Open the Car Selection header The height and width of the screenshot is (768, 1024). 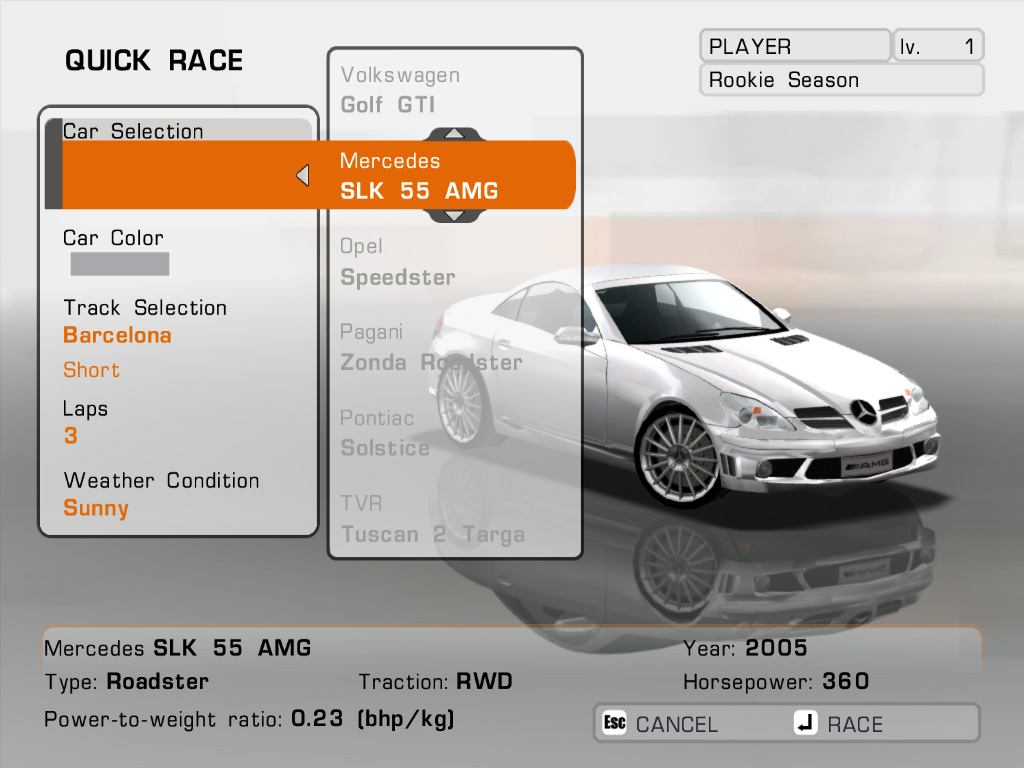[133, 131]
